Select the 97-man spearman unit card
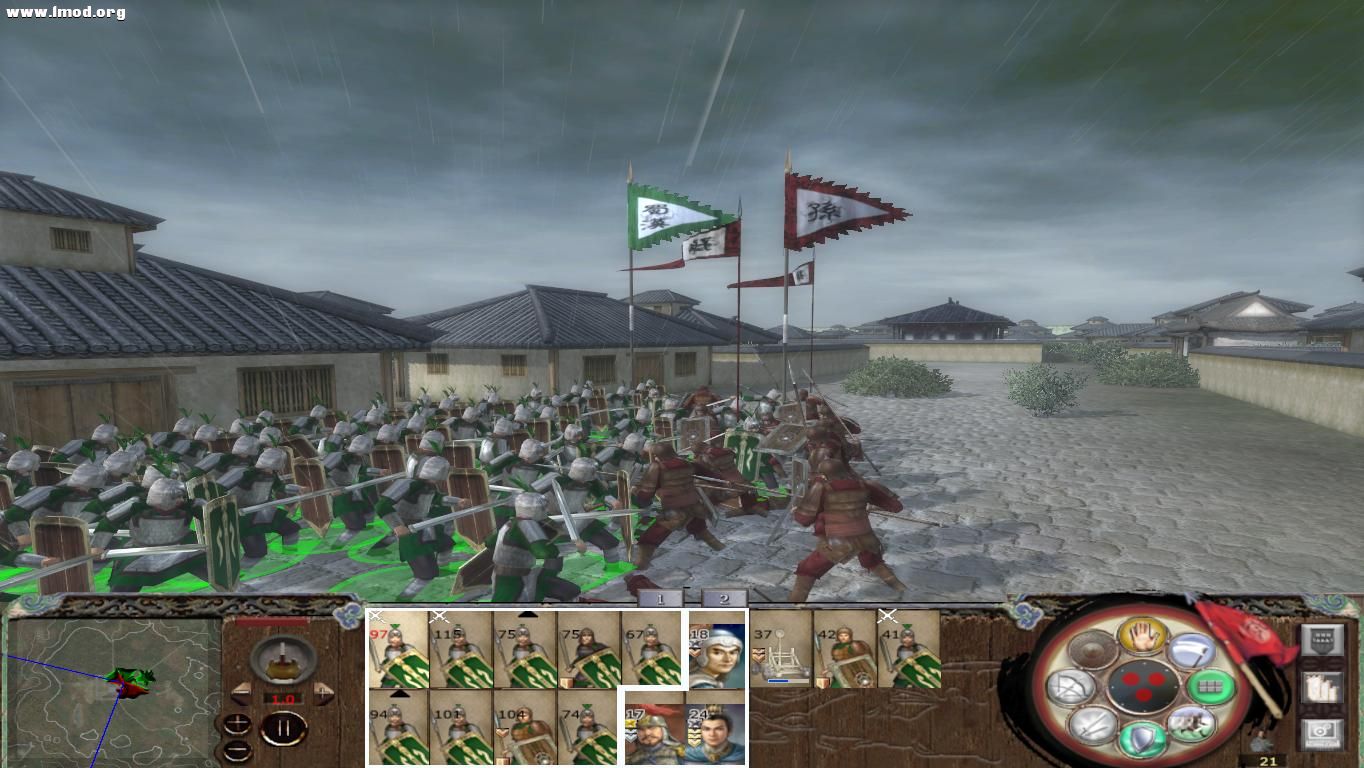 pos(397,652)
